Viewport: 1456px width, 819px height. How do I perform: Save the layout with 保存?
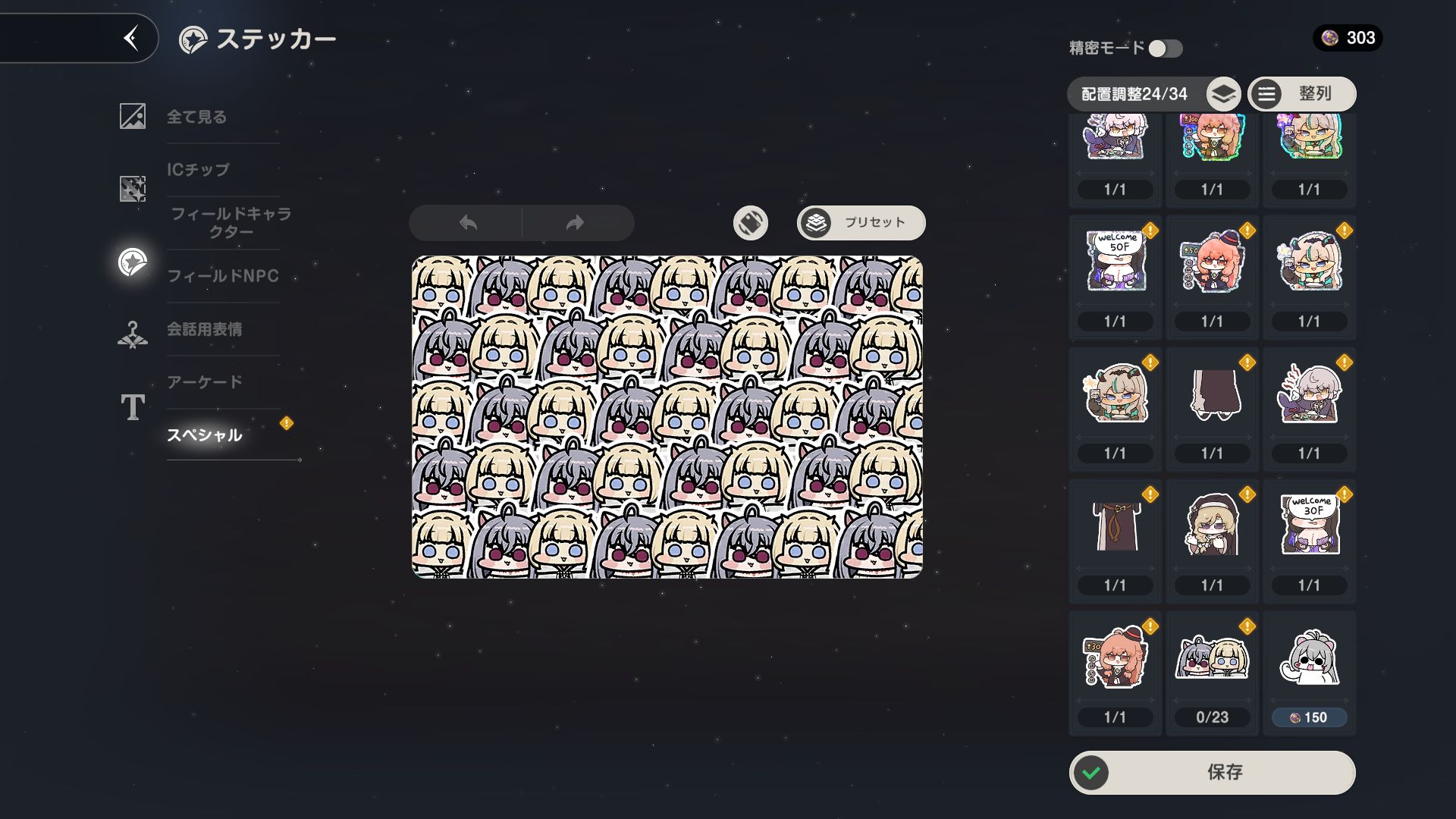[1212, 772]
